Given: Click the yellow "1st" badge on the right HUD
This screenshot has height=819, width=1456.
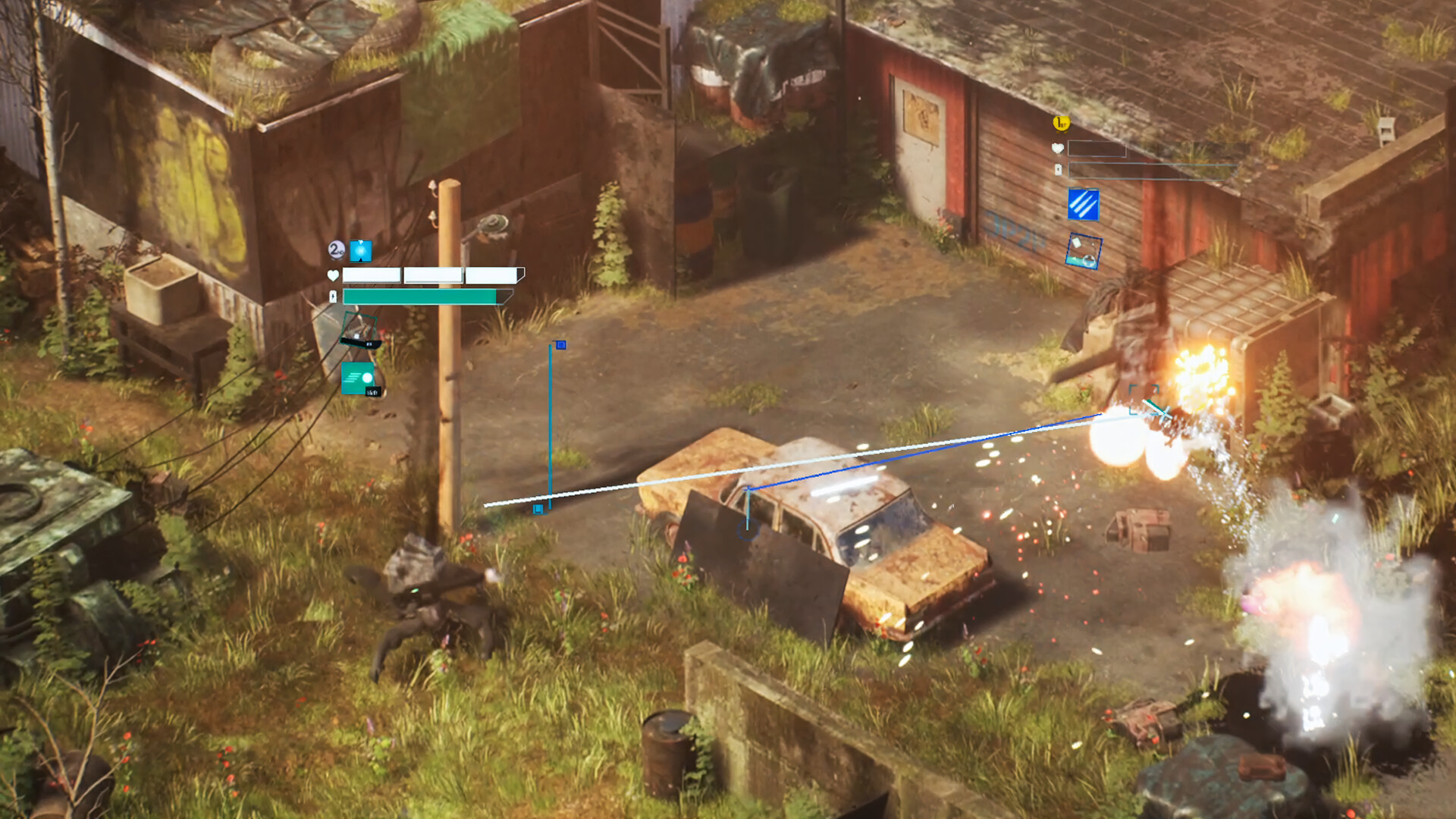Looking at the screenshot, I should [1060, 123].
